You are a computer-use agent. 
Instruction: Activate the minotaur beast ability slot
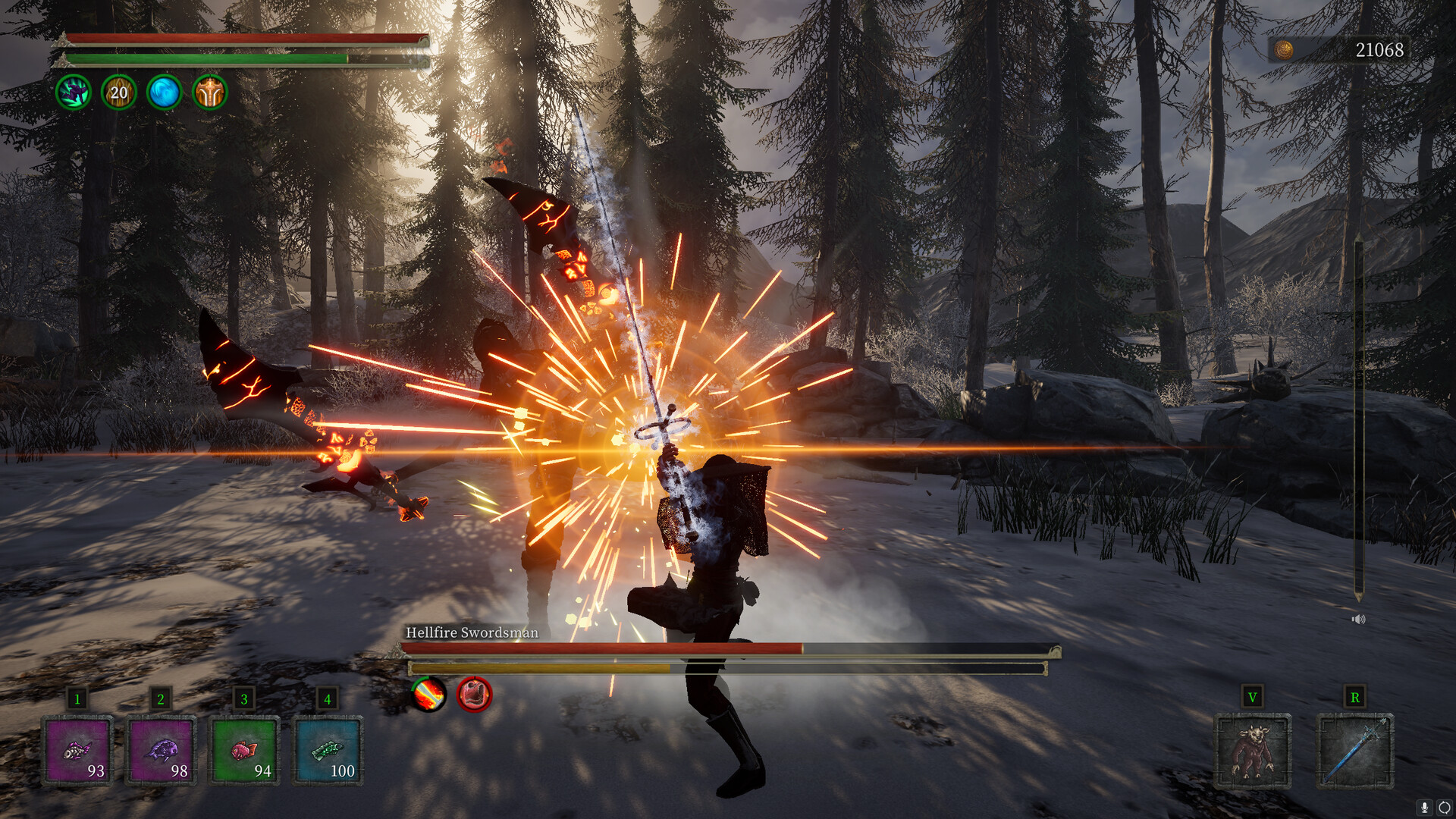[1252, 751]
